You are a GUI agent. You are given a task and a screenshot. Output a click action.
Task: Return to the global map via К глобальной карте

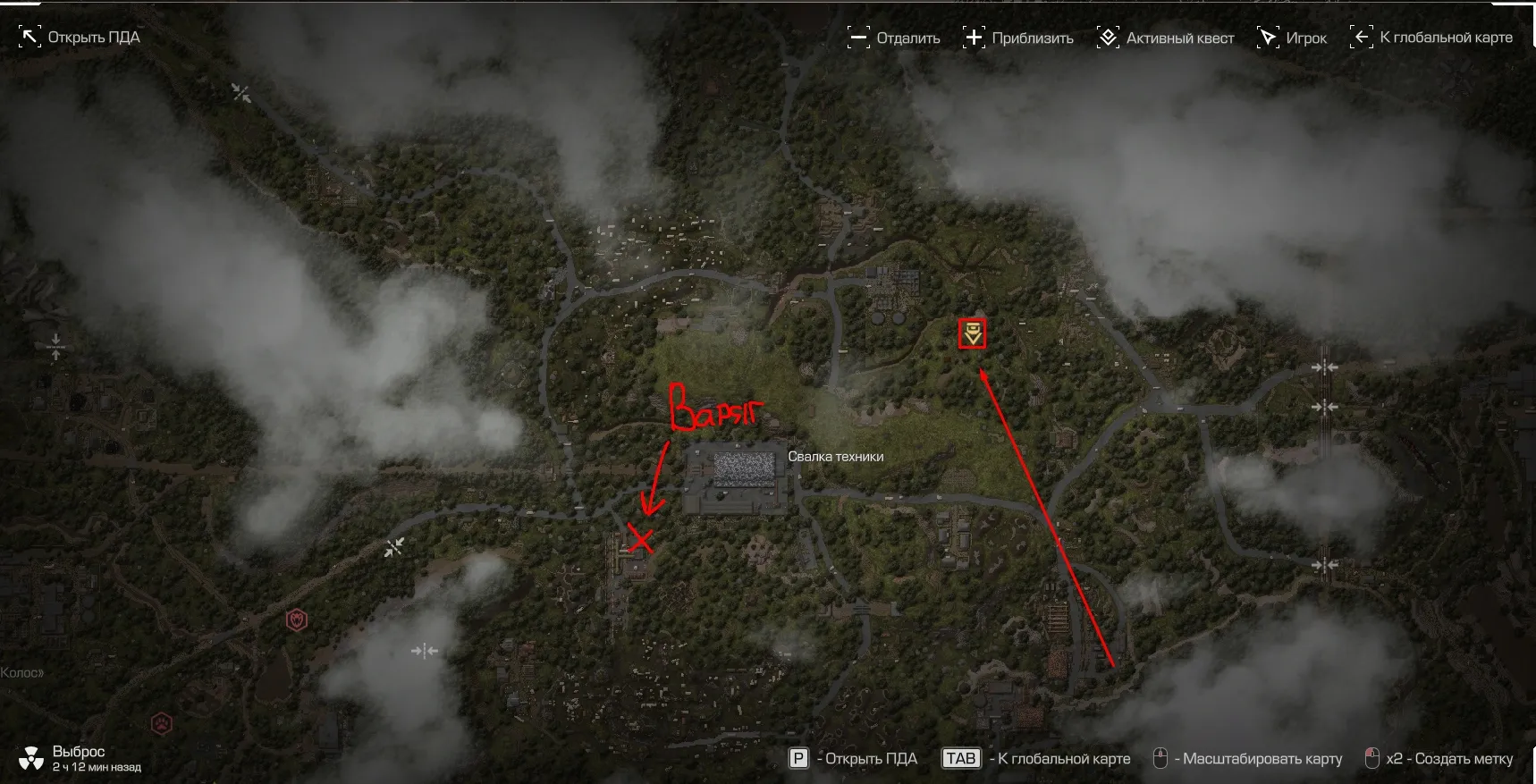pos(1431,38)
